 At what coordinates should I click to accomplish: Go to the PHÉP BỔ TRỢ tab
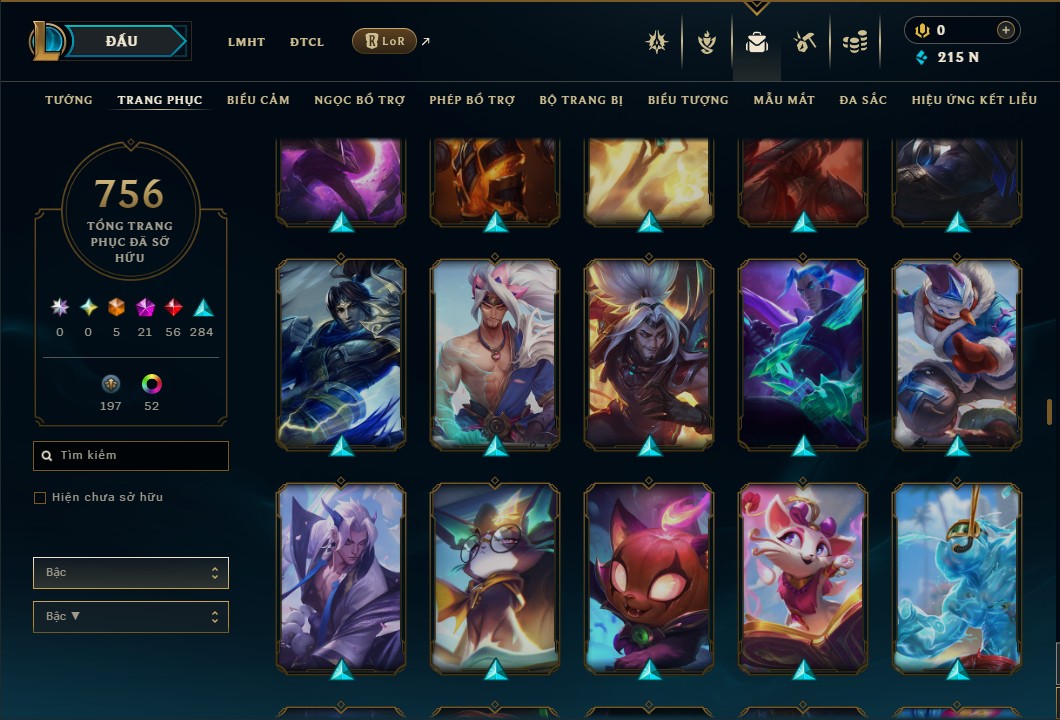(x=472, y=100)
